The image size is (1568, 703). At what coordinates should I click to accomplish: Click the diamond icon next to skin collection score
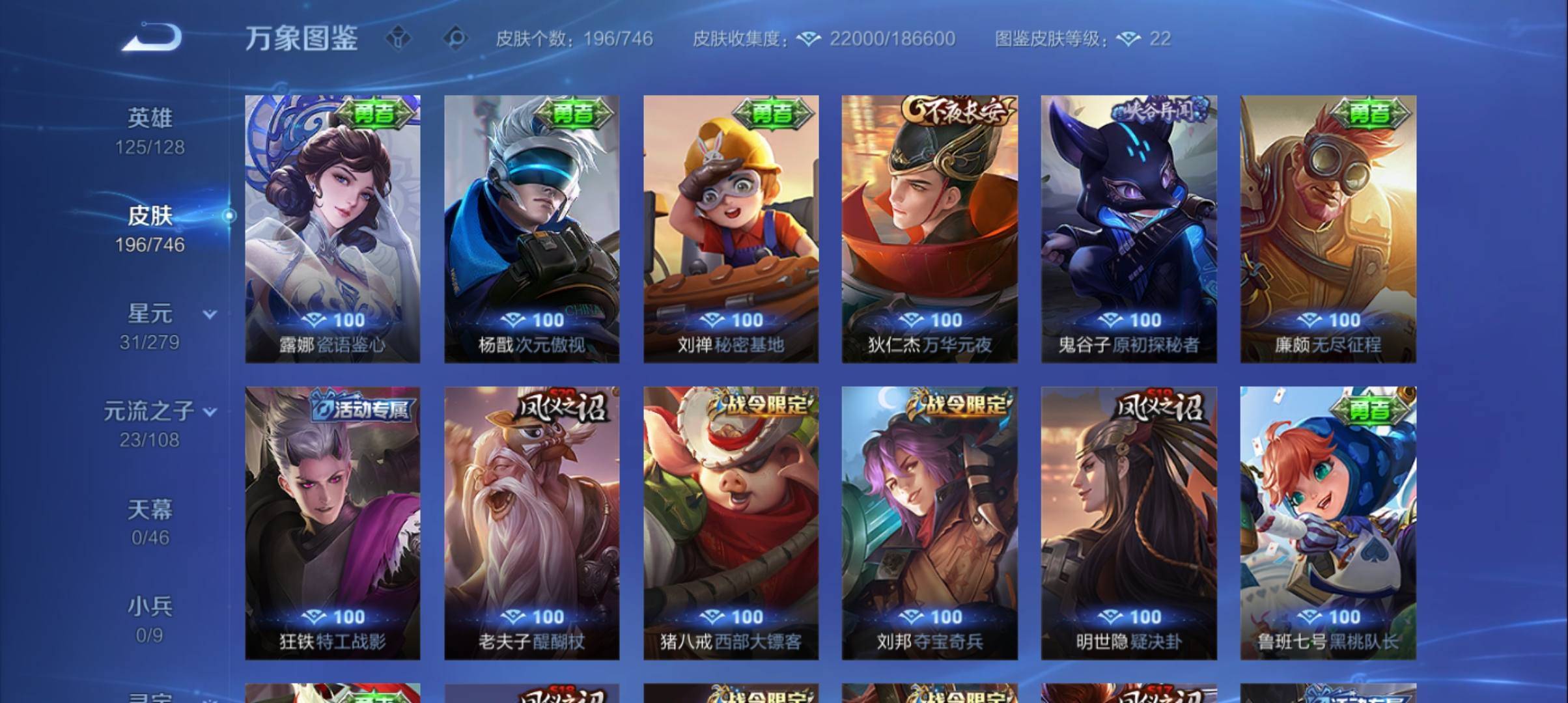[807, 39]
